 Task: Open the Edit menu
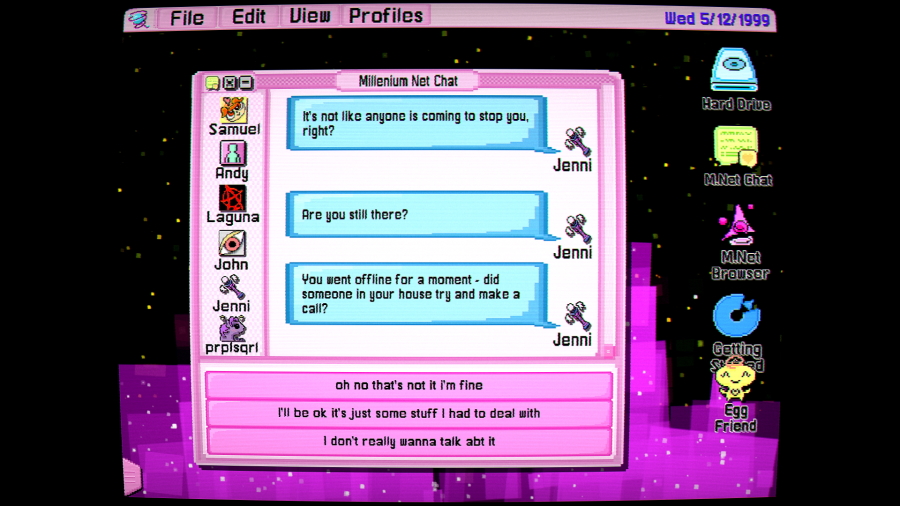(249, 16)
